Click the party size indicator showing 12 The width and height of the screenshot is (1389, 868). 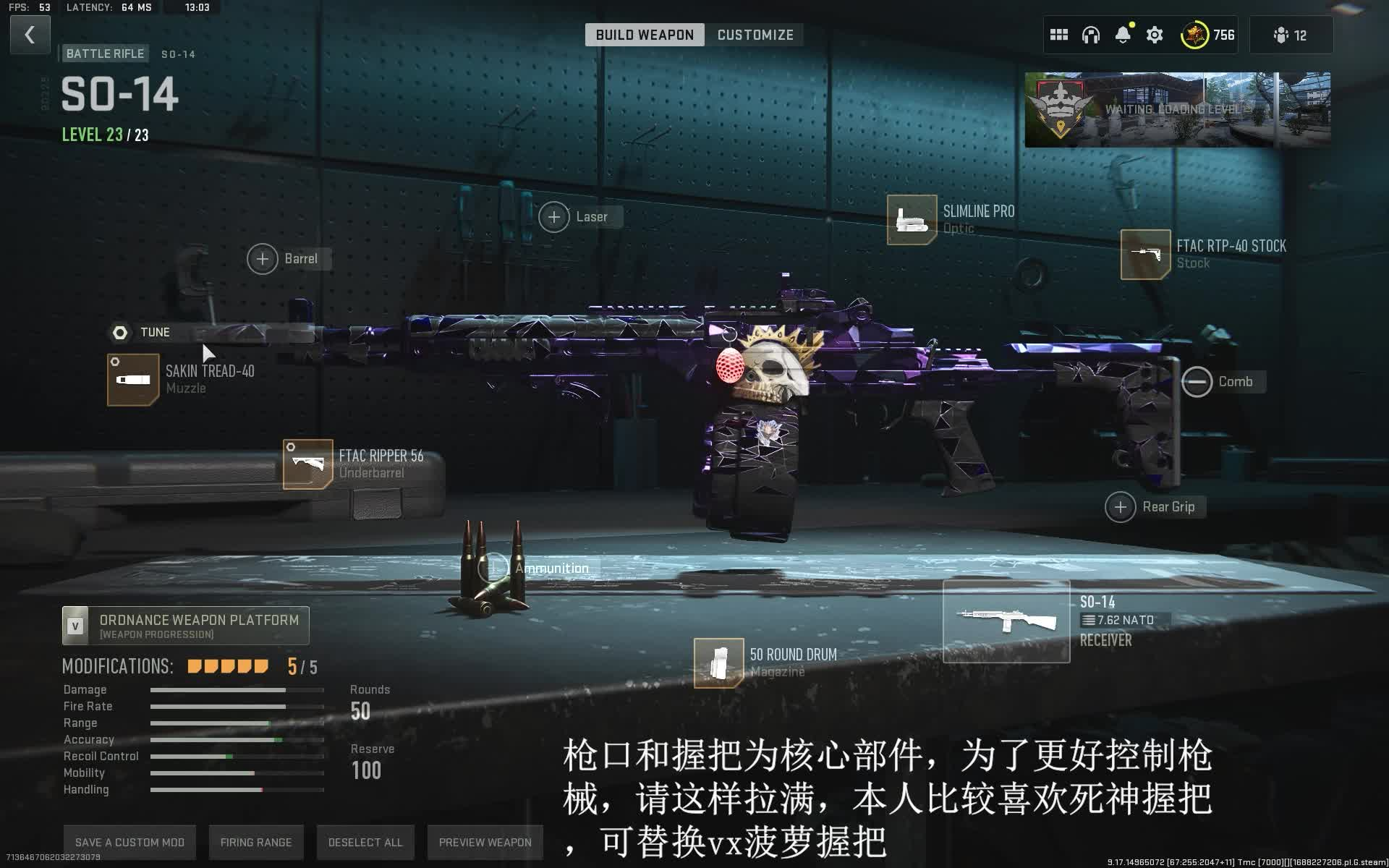tap(1291, 34)
